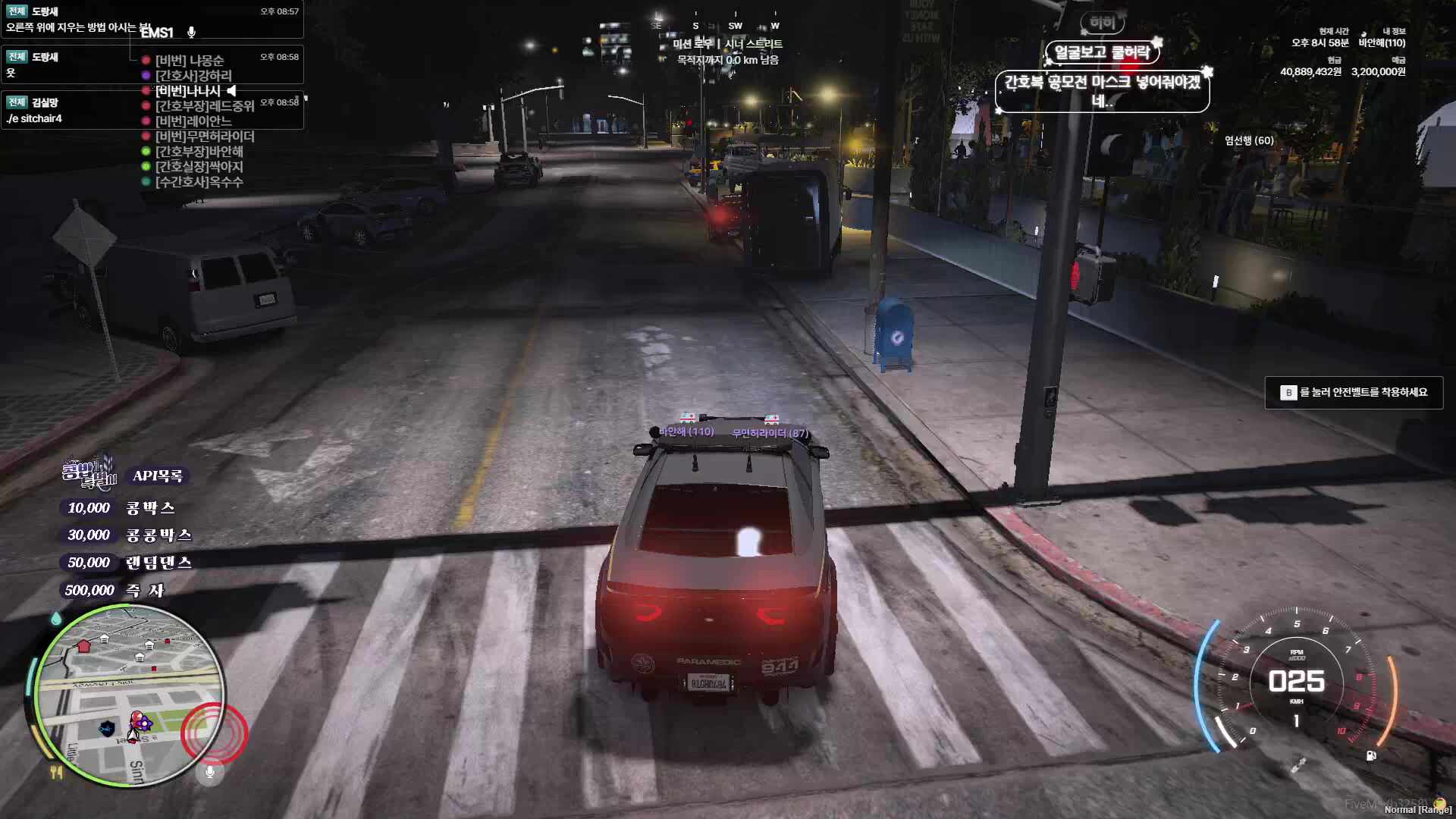Viewport: 1456px width, 819px height.
Task: Select the 50,000 랜덤댄스 entry
Action: pos(129,562)
